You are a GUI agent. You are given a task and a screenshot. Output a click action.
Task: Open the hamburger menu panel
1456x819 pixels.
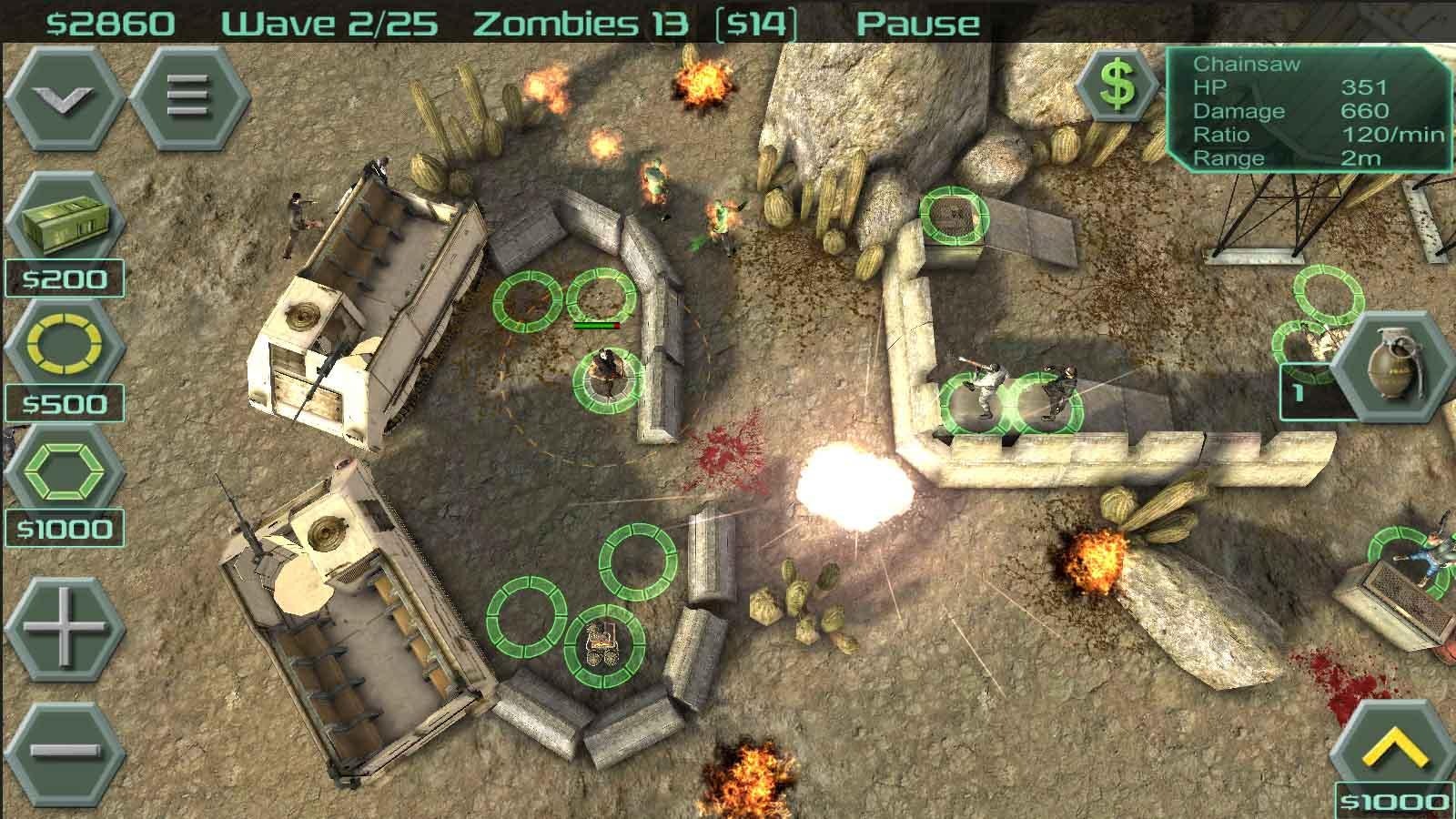coord(187,96)
